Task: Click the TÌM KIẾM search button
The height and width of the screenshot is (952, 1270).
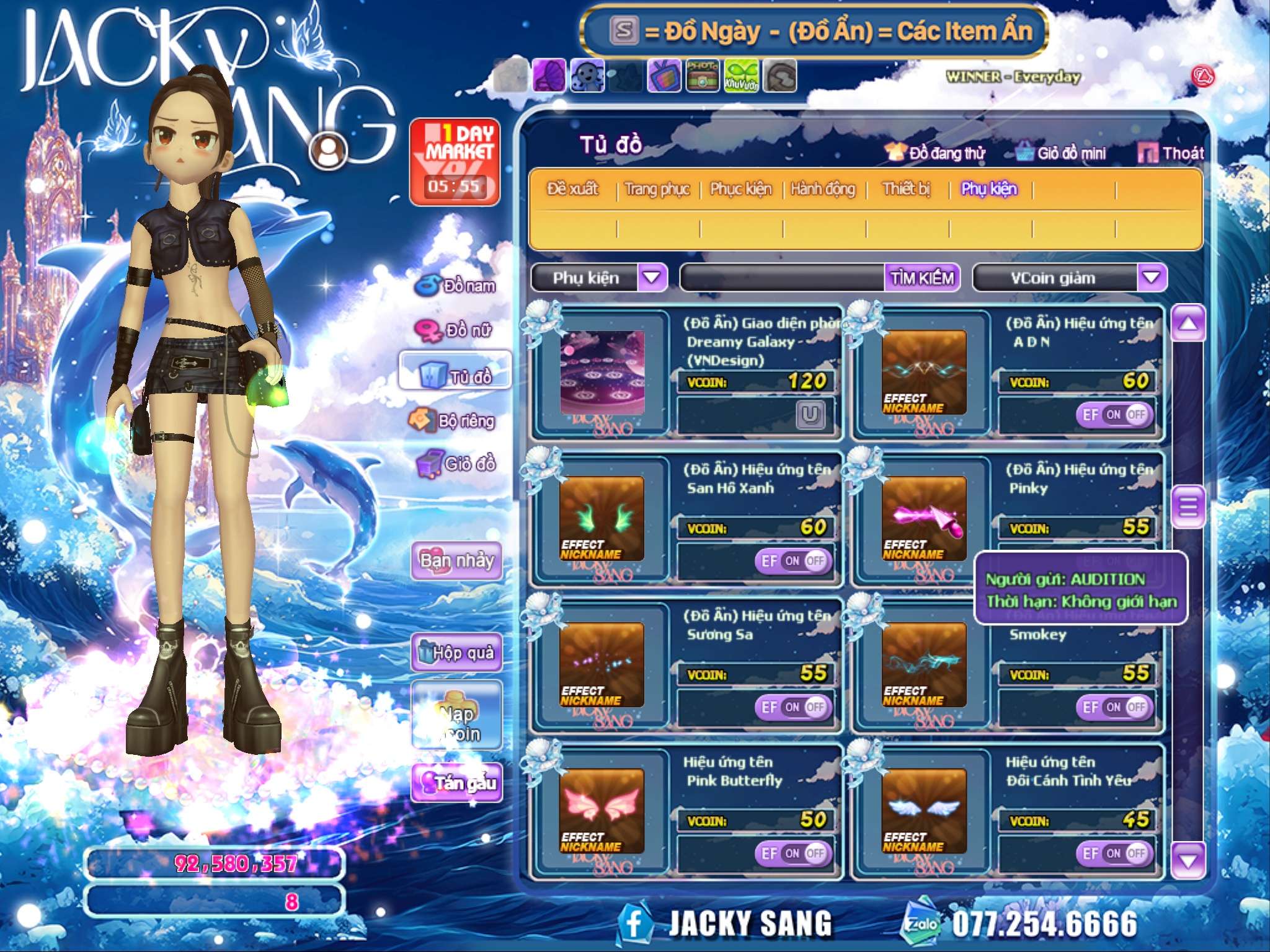Action: point(922,278)
